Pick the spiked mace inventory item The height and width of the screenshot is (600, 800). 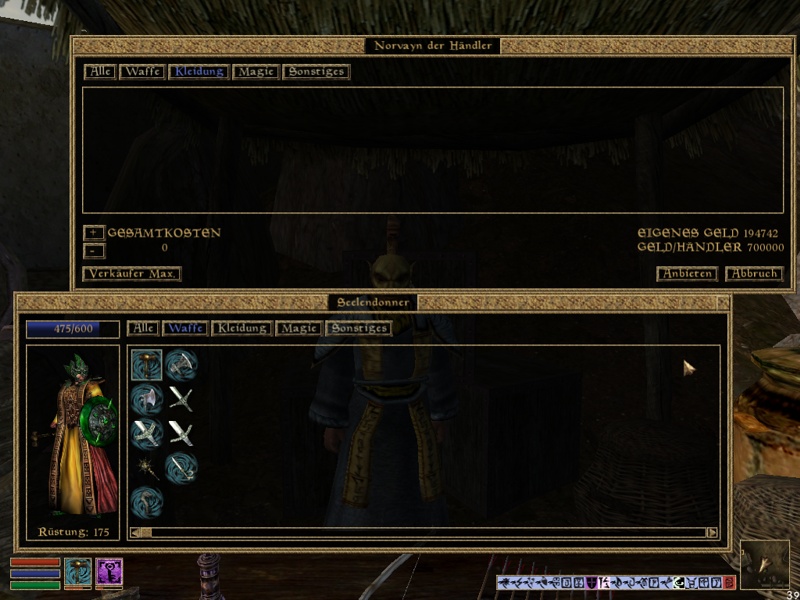click(x=147, y=467)
